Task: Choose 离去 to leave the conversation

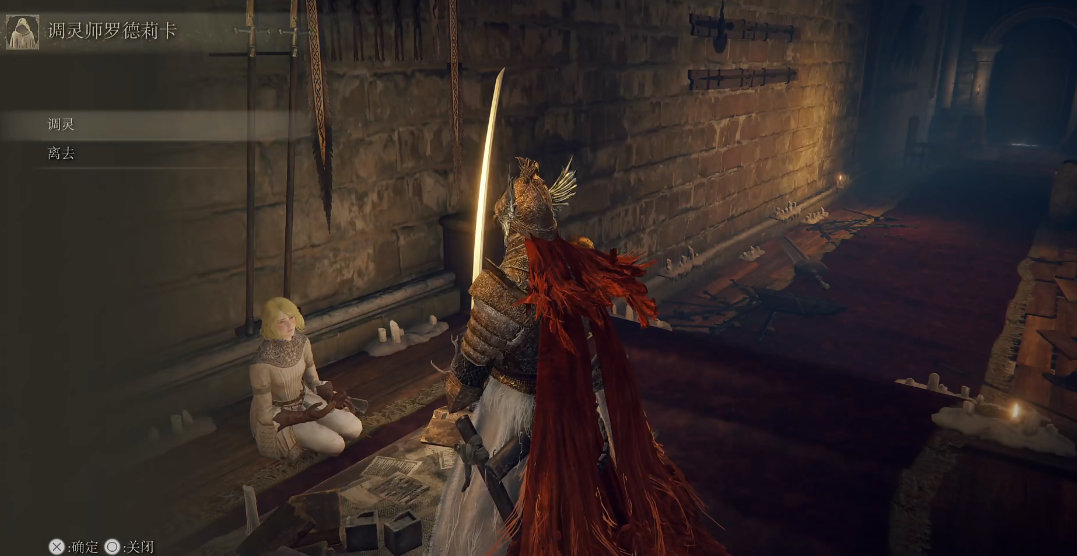Action: pos(62,154)
